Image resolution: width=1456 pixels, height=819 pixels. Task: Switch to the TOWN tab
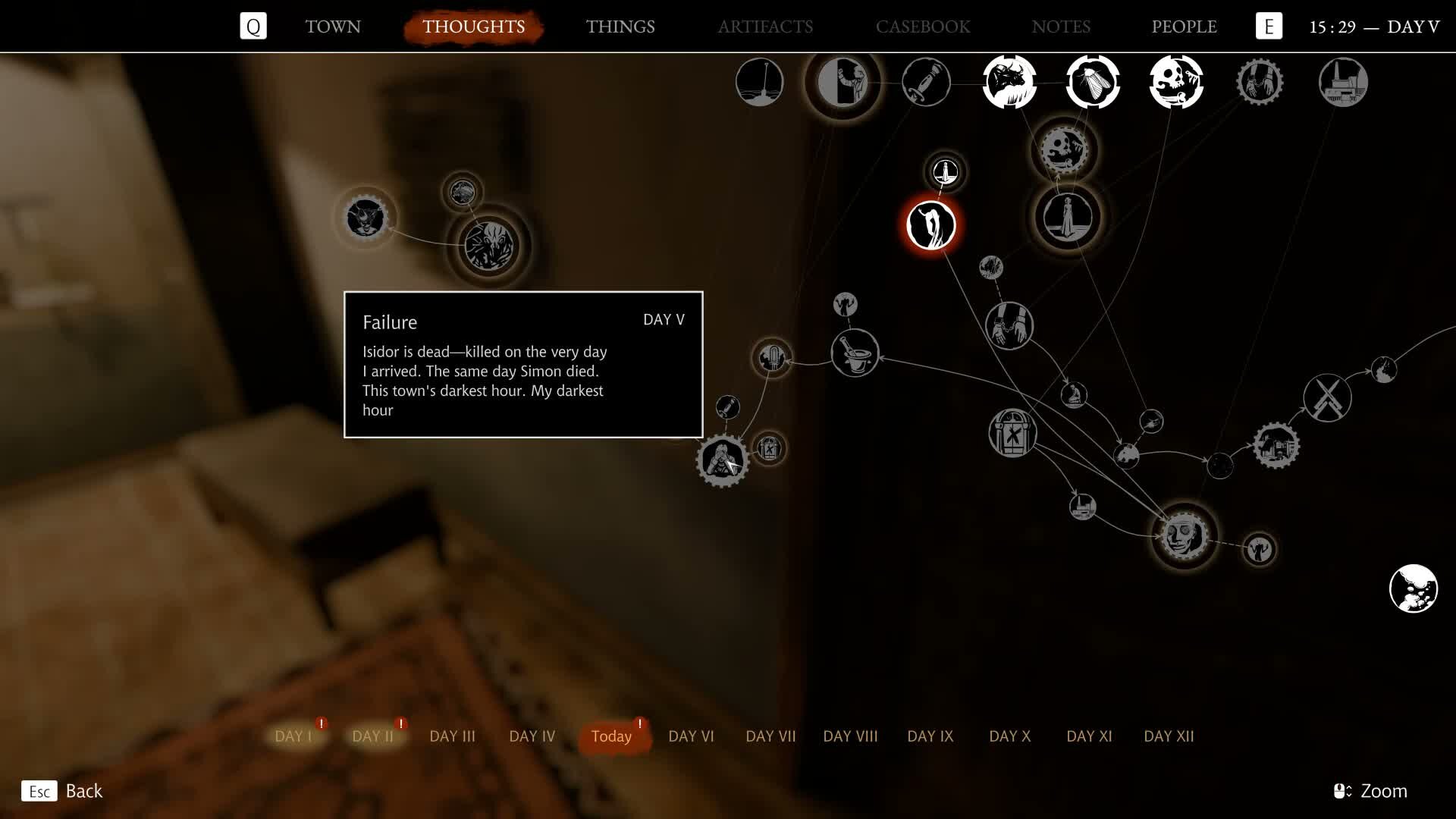click(x=332, y=27)
